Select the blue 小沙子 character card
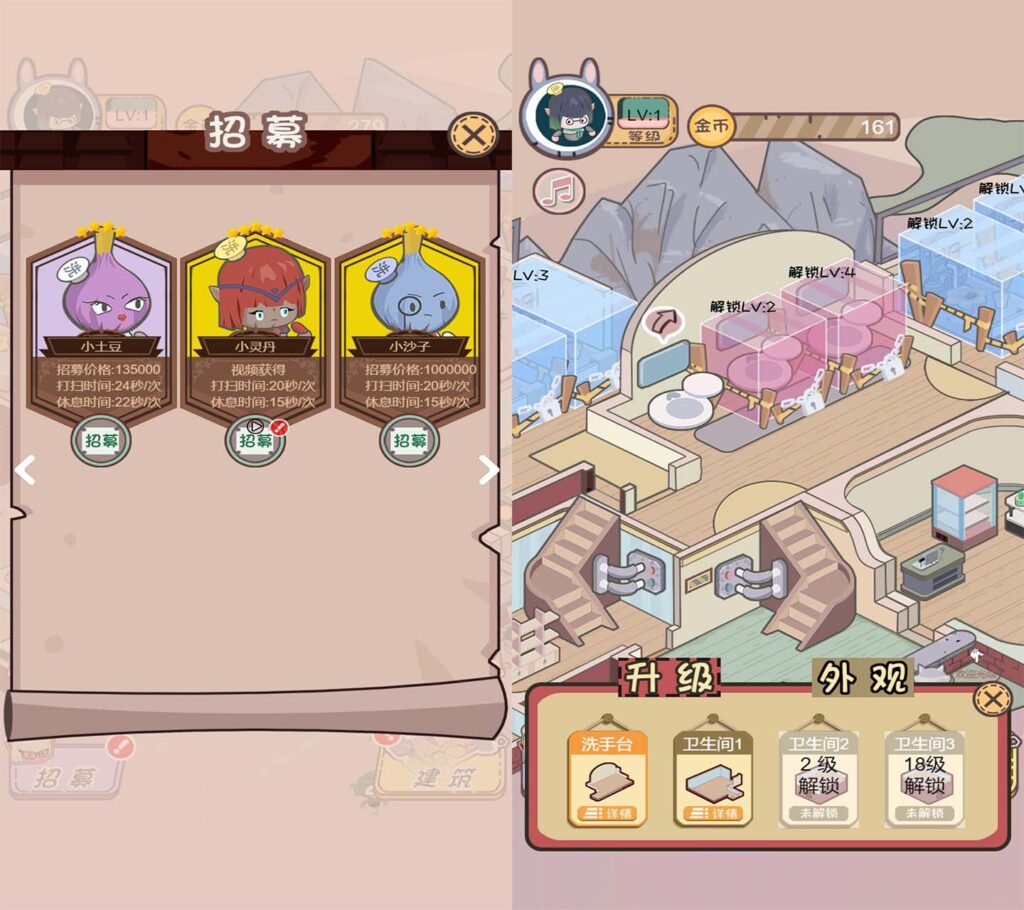 [409, 320]
